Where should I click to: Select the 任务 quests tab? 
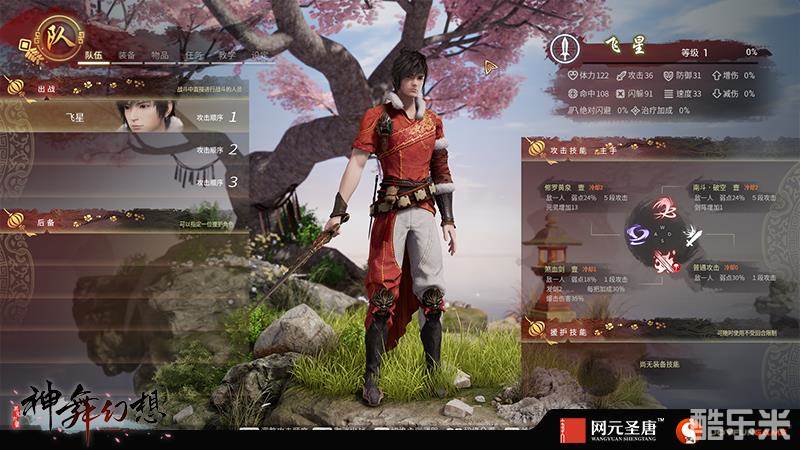click(196, 56)
